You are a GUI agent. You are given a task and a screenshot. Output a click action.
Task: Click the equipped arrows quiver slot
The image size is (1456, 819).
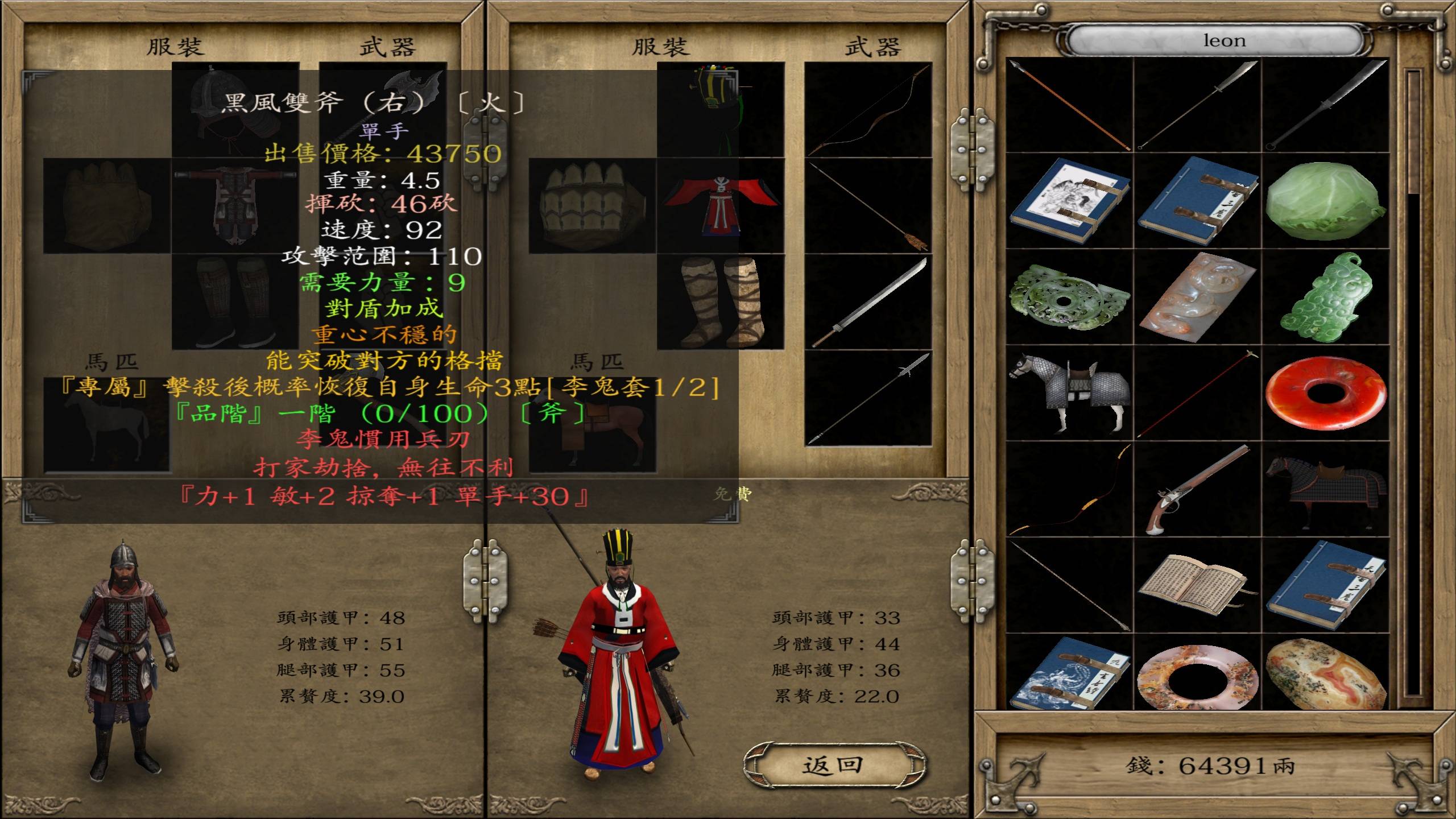[x=867, y=206]
